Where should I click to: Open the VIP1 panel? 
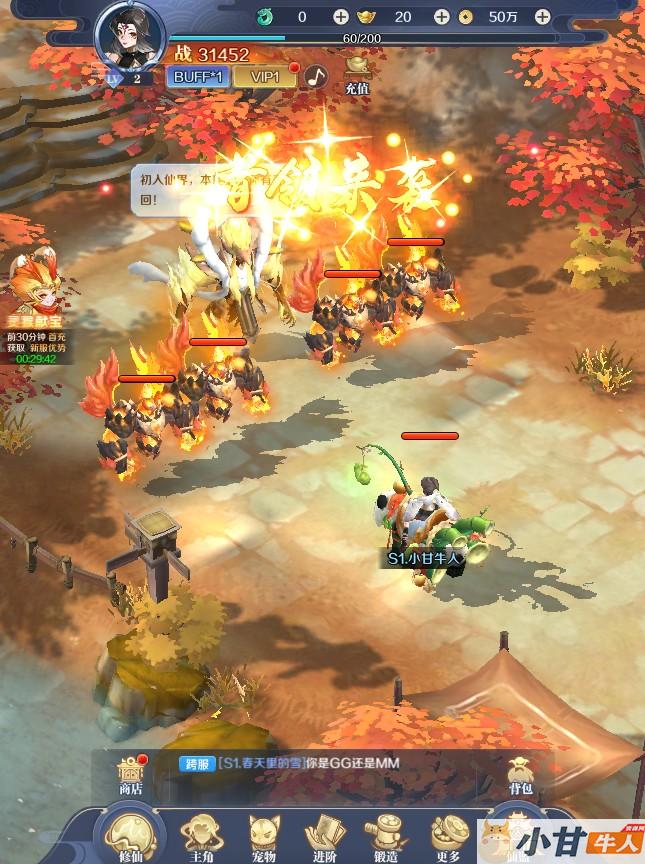tap(265, 77)
